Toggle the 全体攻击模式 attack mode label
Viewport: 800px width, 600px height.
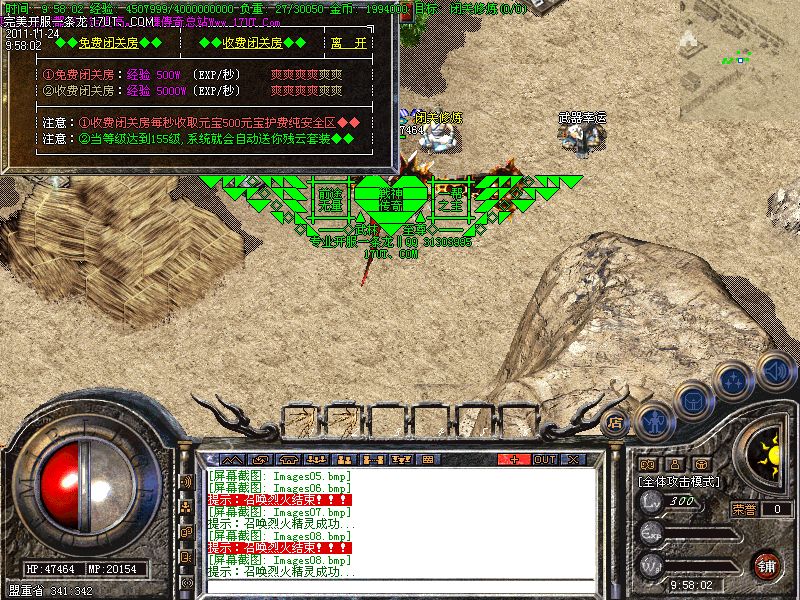point(679,481)
